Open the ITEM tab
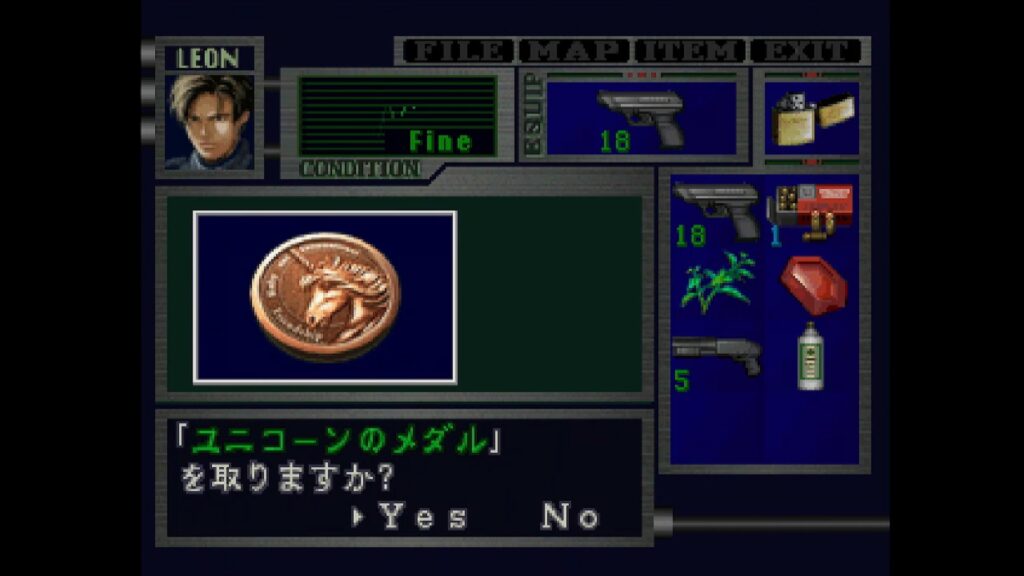The image size is (1024, 576). point(692,51)
